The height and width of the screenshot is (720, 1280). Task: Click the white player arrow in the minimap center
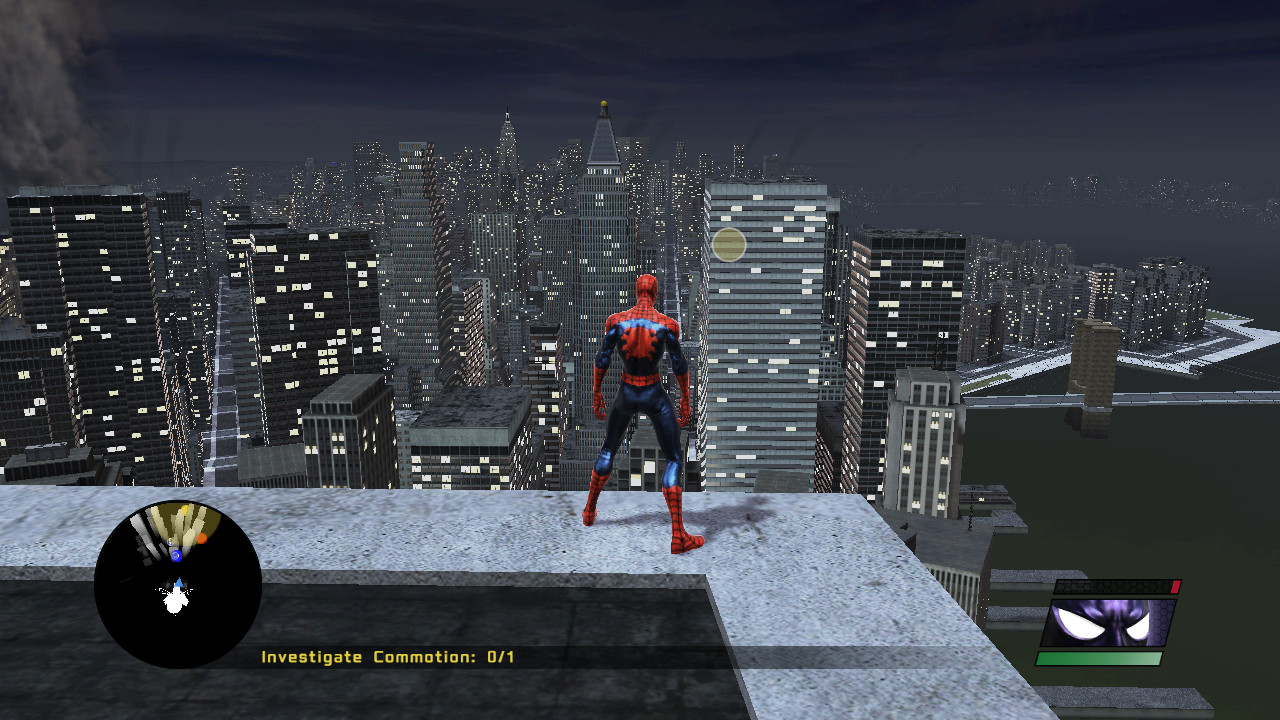pos(178,581)
